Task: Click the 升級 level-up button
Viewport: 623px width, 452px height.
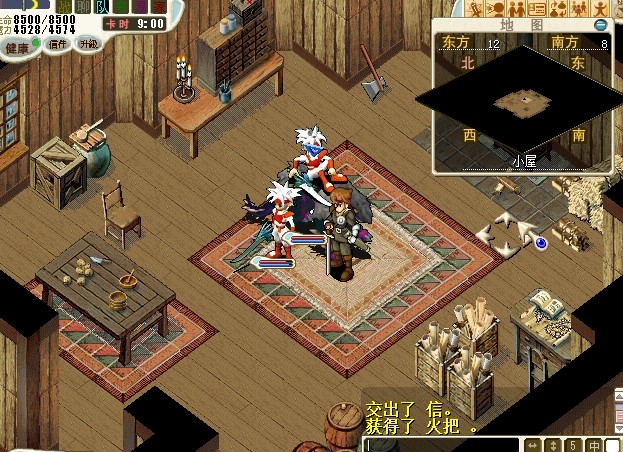Action: coord(89,44)
